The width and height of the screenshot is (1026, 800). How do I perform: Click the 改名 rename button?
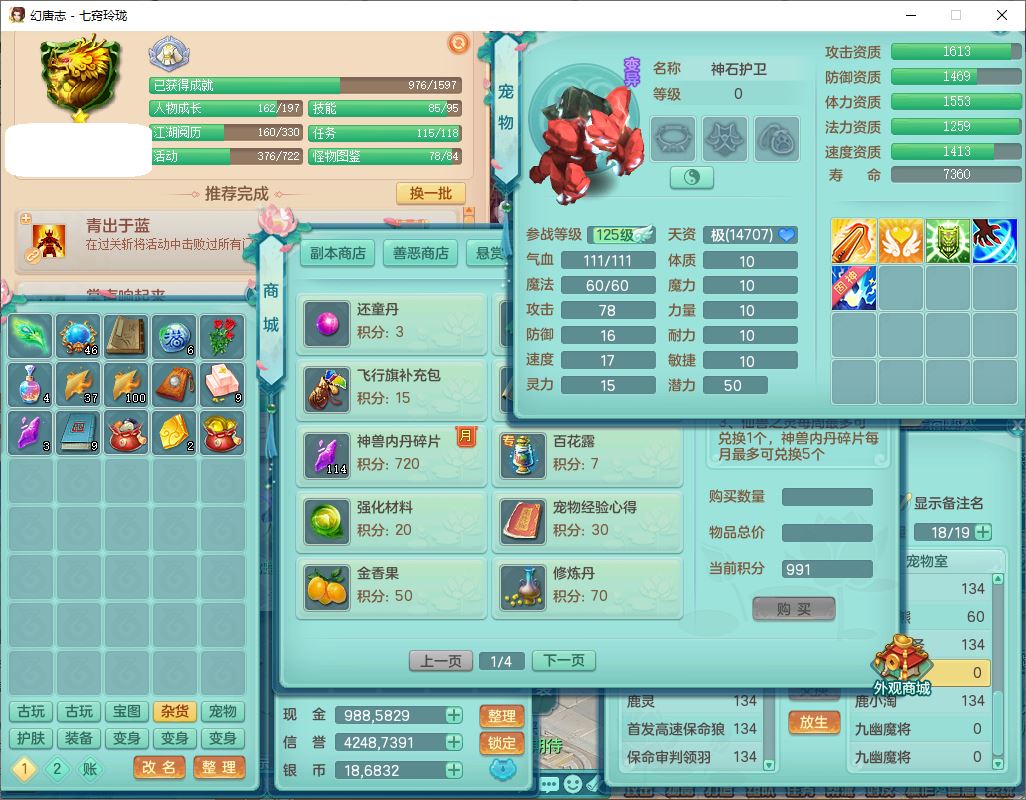point(159,767)
